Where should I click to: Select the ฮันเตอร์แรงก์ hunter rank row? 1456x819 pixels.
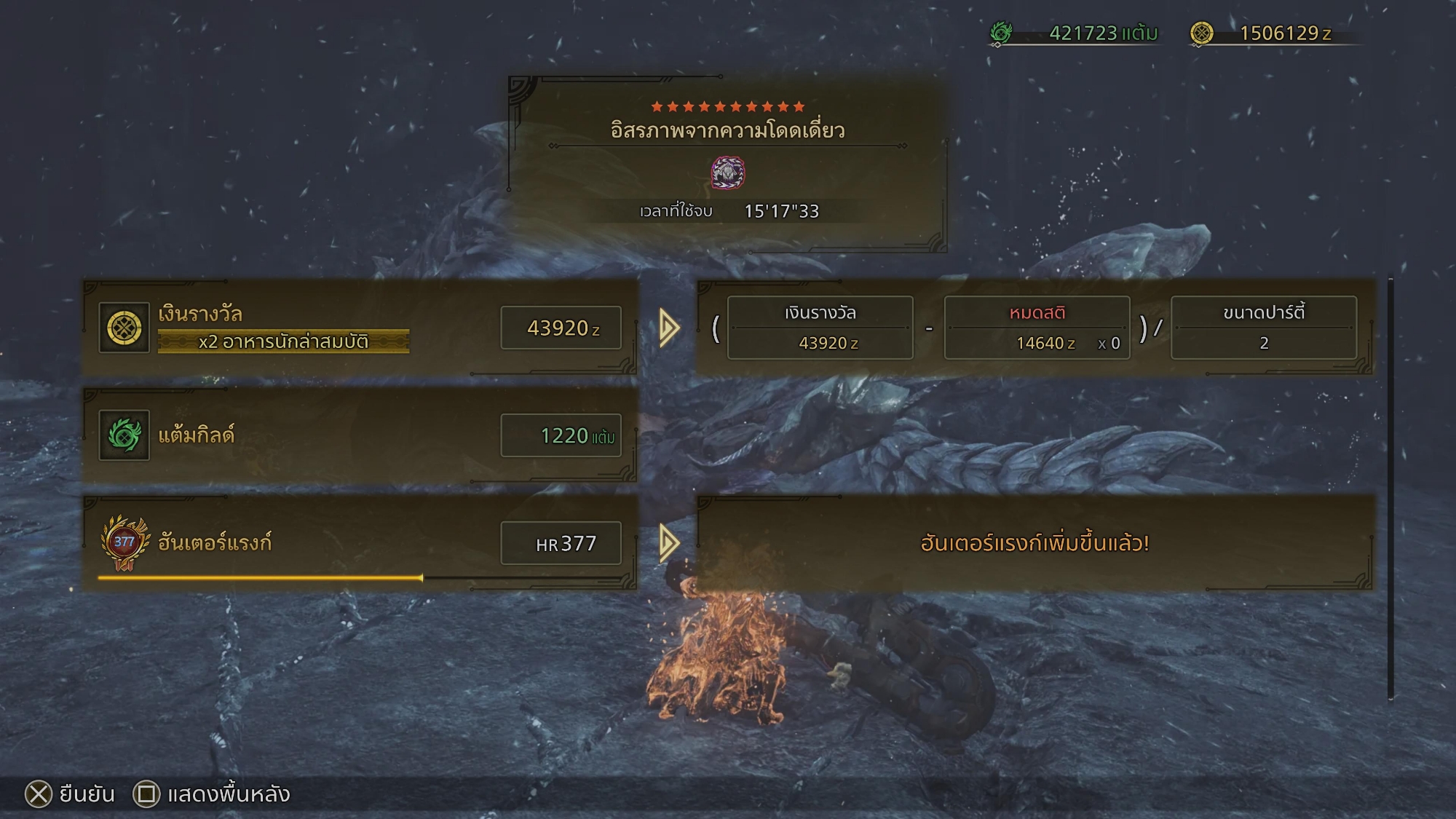(360, 542)
